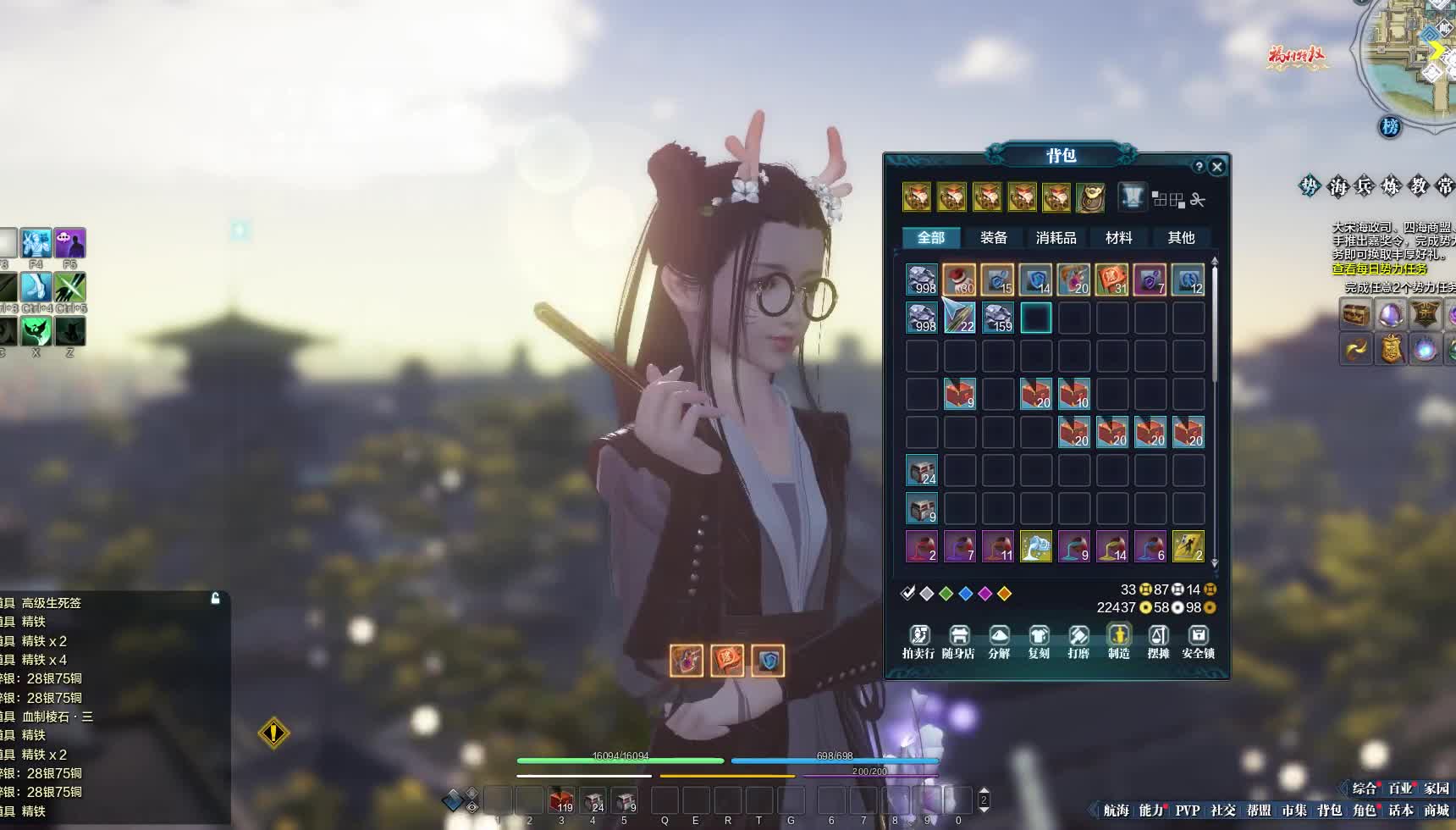
Task: Open the 安全锁 safety lock
Action: coord(1198,641)
